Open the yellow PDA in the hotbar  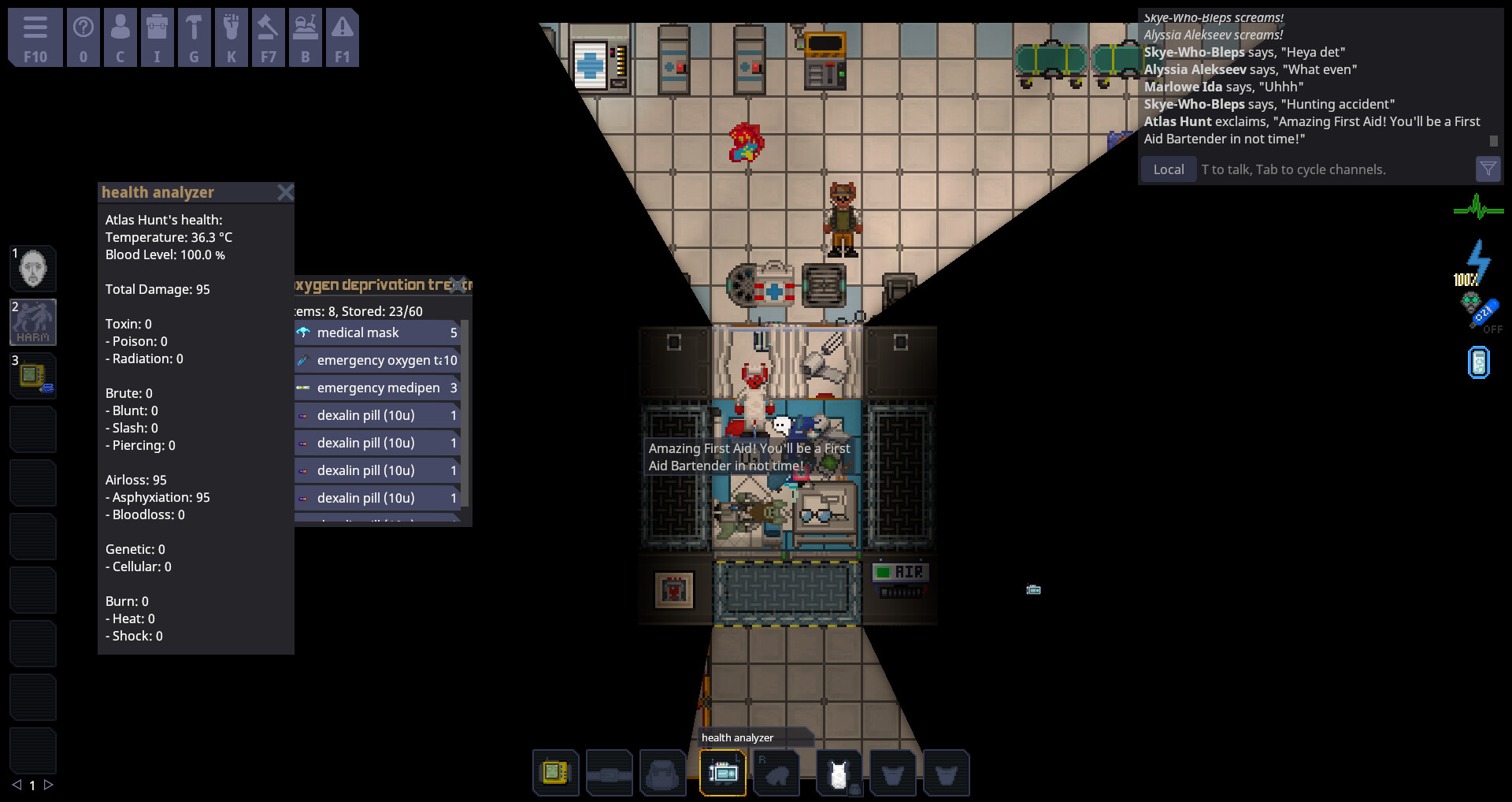coord(556,773)
